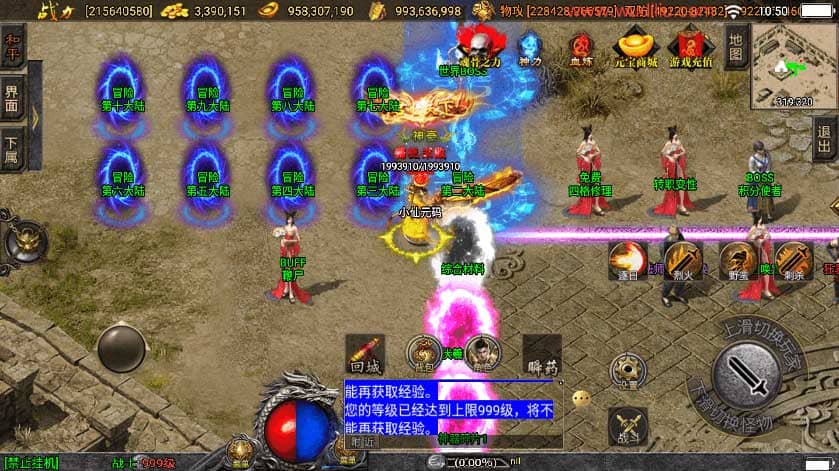The image size is (839, 471).
Task: Open the 背包 bag icon
Action: tap(424, 352)
